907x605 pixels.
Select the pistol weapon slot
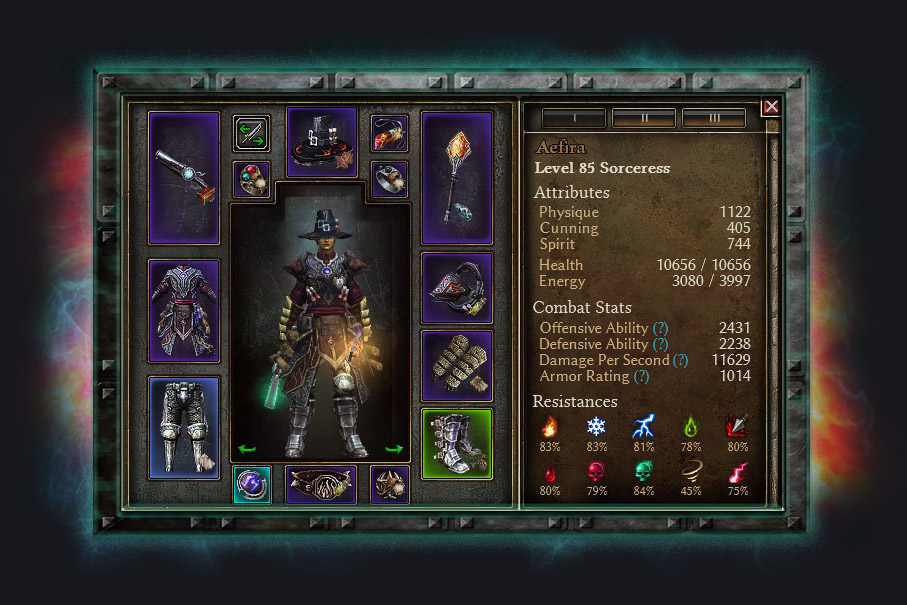[184, 177]
